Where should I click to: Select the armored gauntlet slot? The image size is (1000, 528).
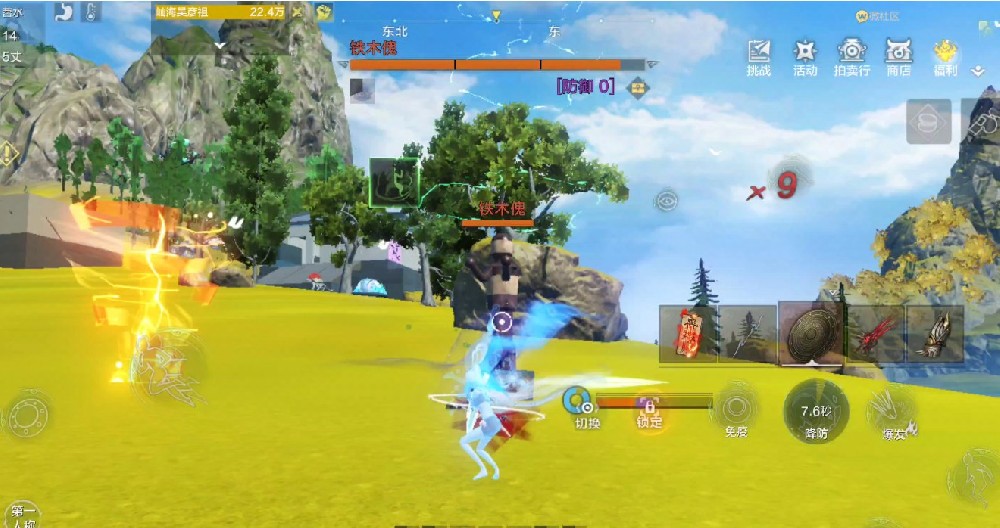tap(934, 334)
